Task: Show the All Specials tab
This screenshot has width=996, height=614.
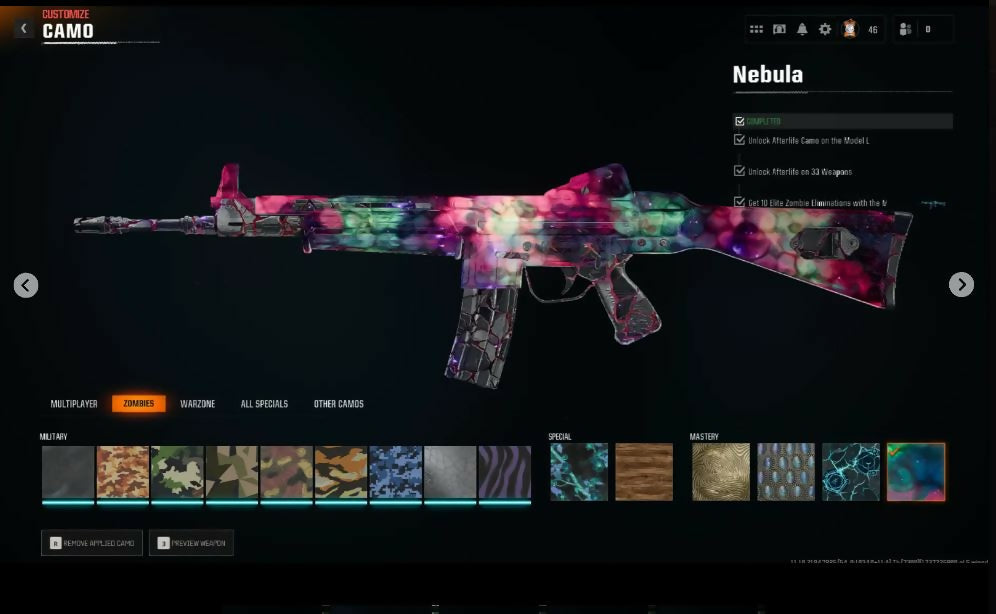Action: tap(264, 404)
